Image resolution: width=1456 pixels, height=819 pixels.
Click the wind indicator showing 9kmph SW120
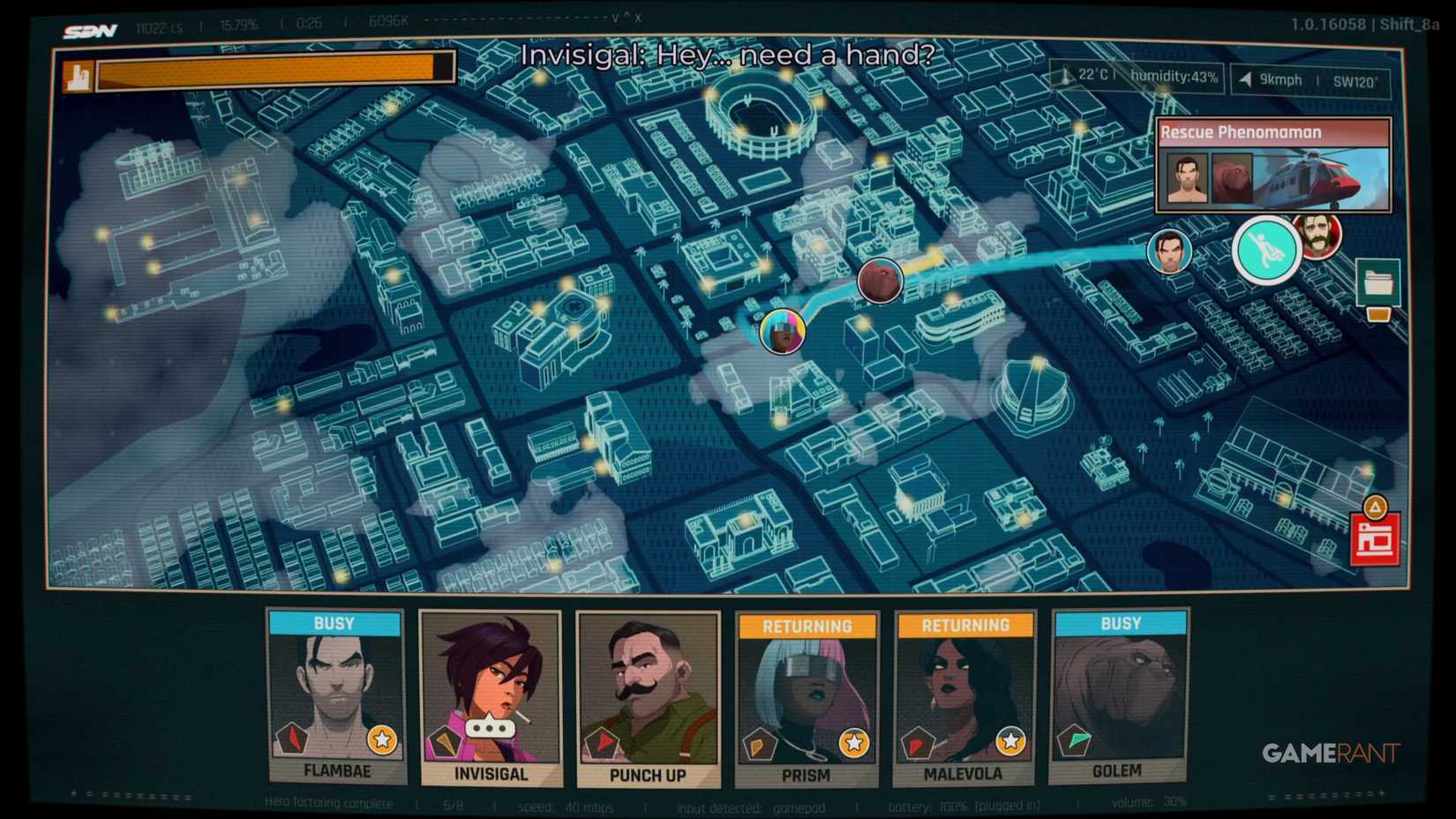point(1310,80)
